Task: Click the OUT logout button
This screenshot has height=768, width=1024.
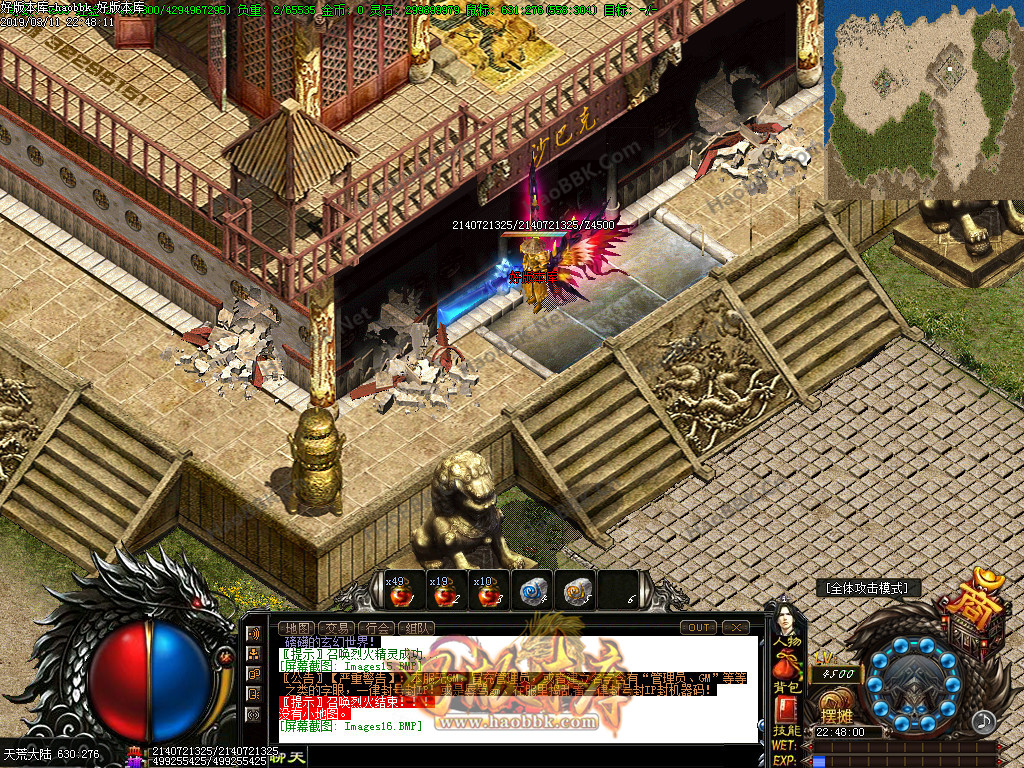Action: [x=697, y=627]
